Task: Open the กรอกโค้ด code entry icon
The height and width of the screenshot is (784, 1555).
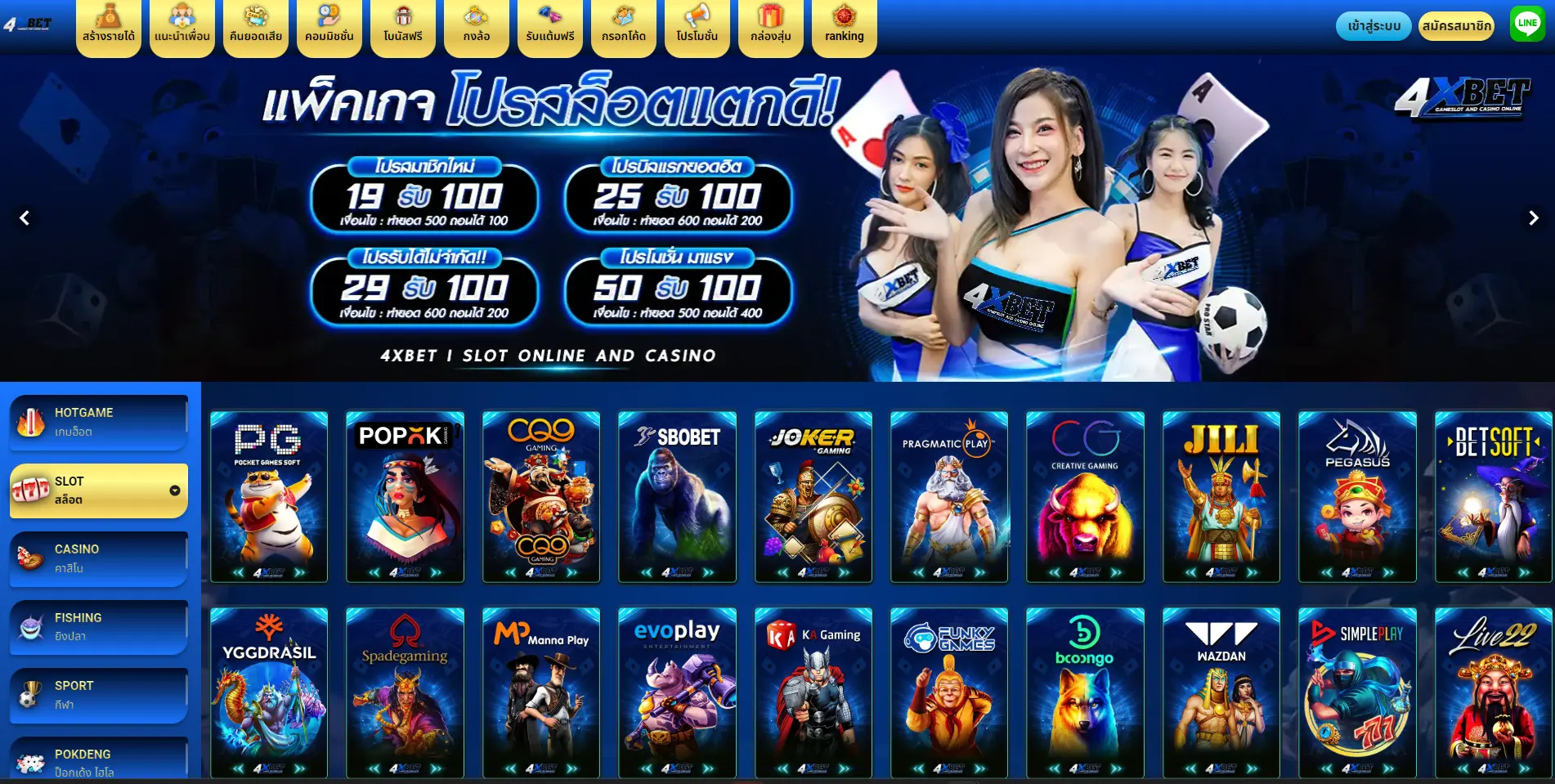Action: 623,27
